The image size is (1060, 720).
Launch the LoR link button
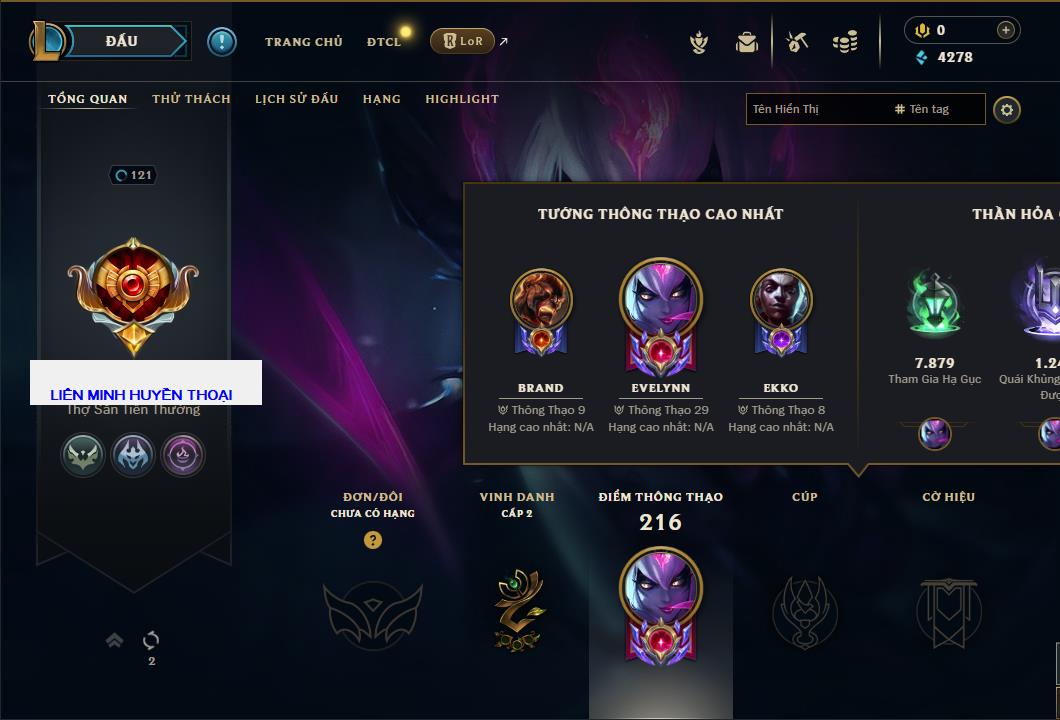coord(462,41)
